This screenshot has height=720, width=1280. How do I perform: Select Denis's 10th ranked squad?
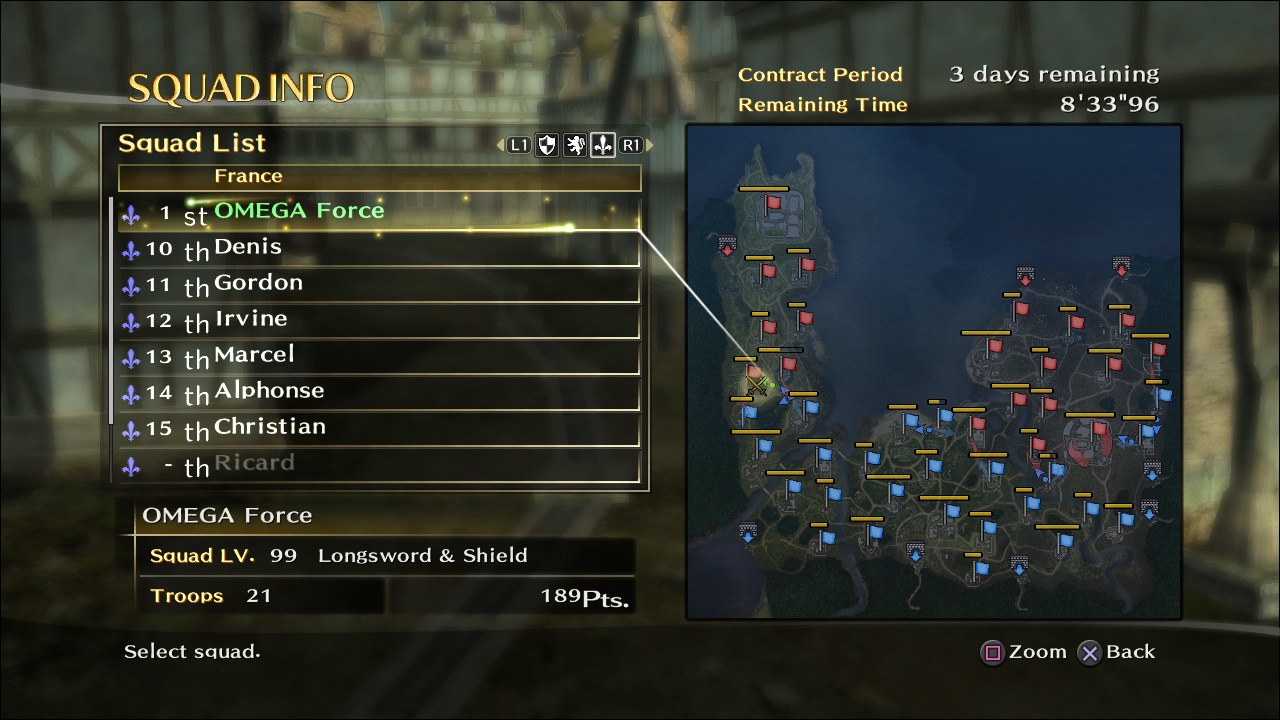click(250, 247)
